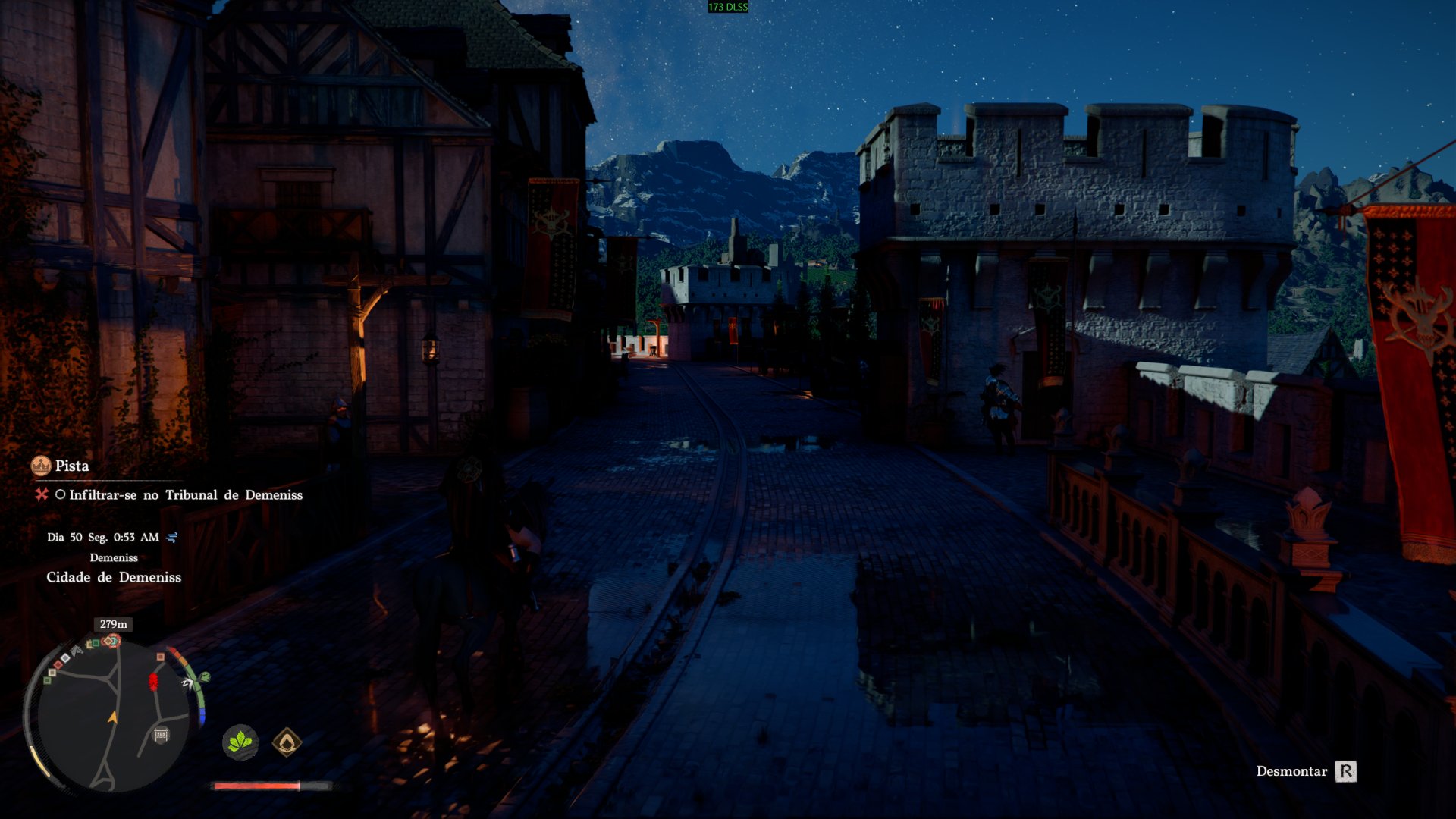Select the crown icon beside Pista
Viewport: 1456px width, 819px height.
(41, 466)
